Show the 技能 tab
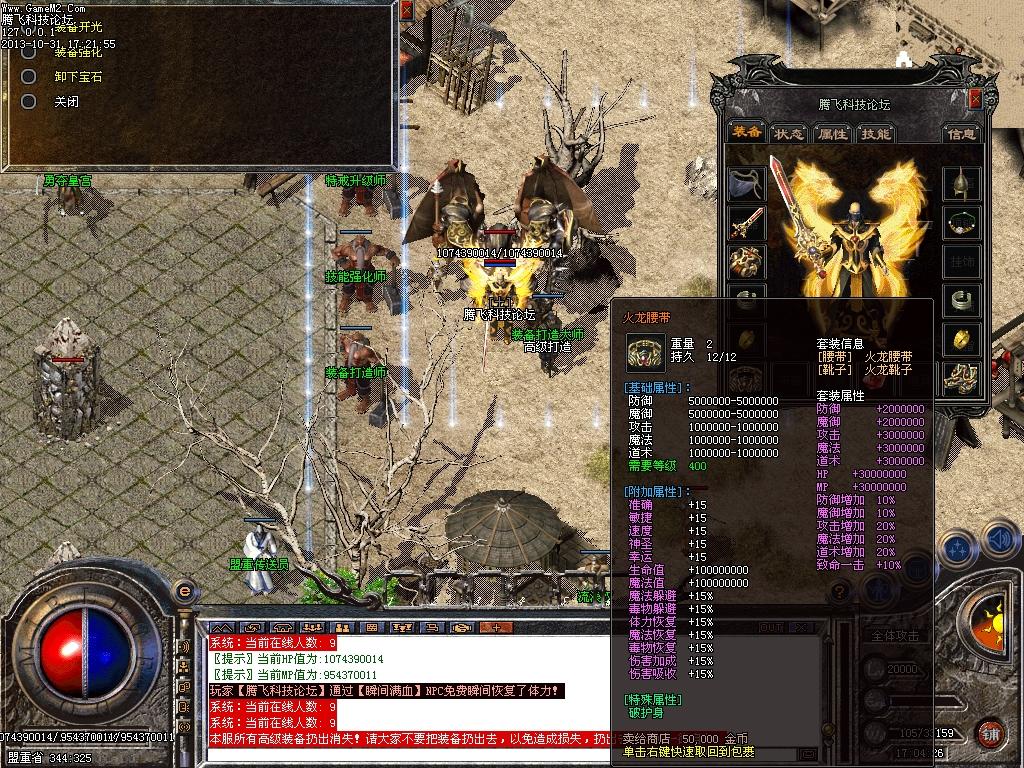Viewport: 1024px width, 768px height. click(875, 133)
